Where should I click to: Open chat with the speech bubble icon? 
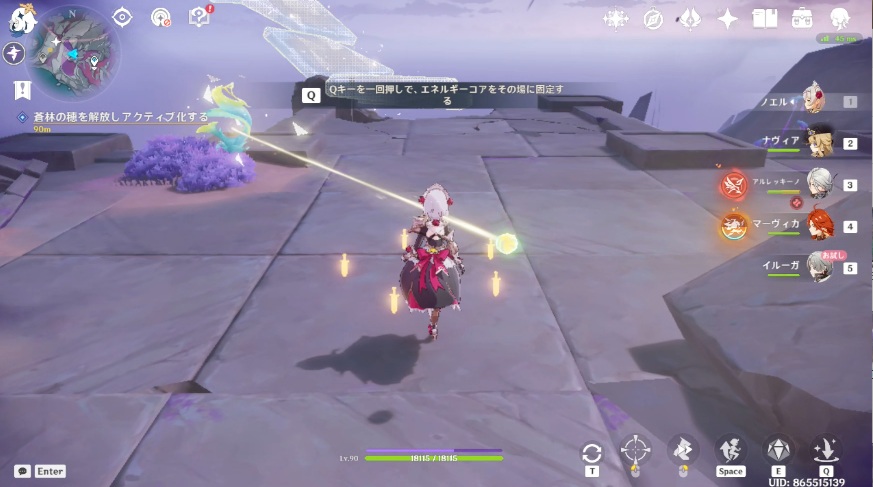point(22,471)
